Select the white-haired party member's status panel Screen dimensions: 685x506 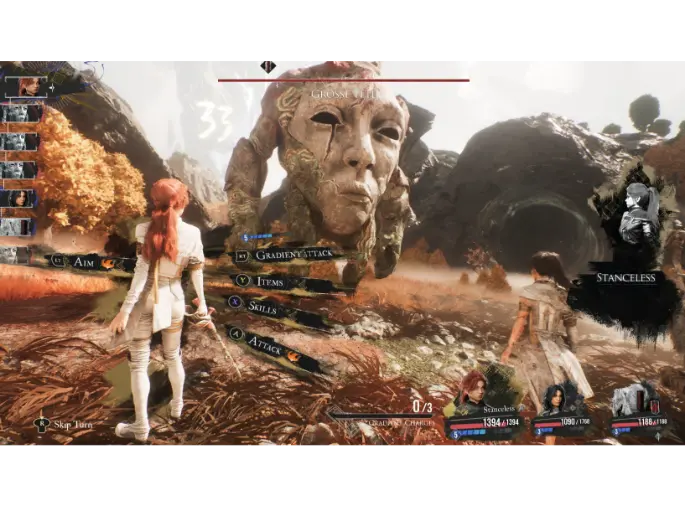(x=638, y=410)
